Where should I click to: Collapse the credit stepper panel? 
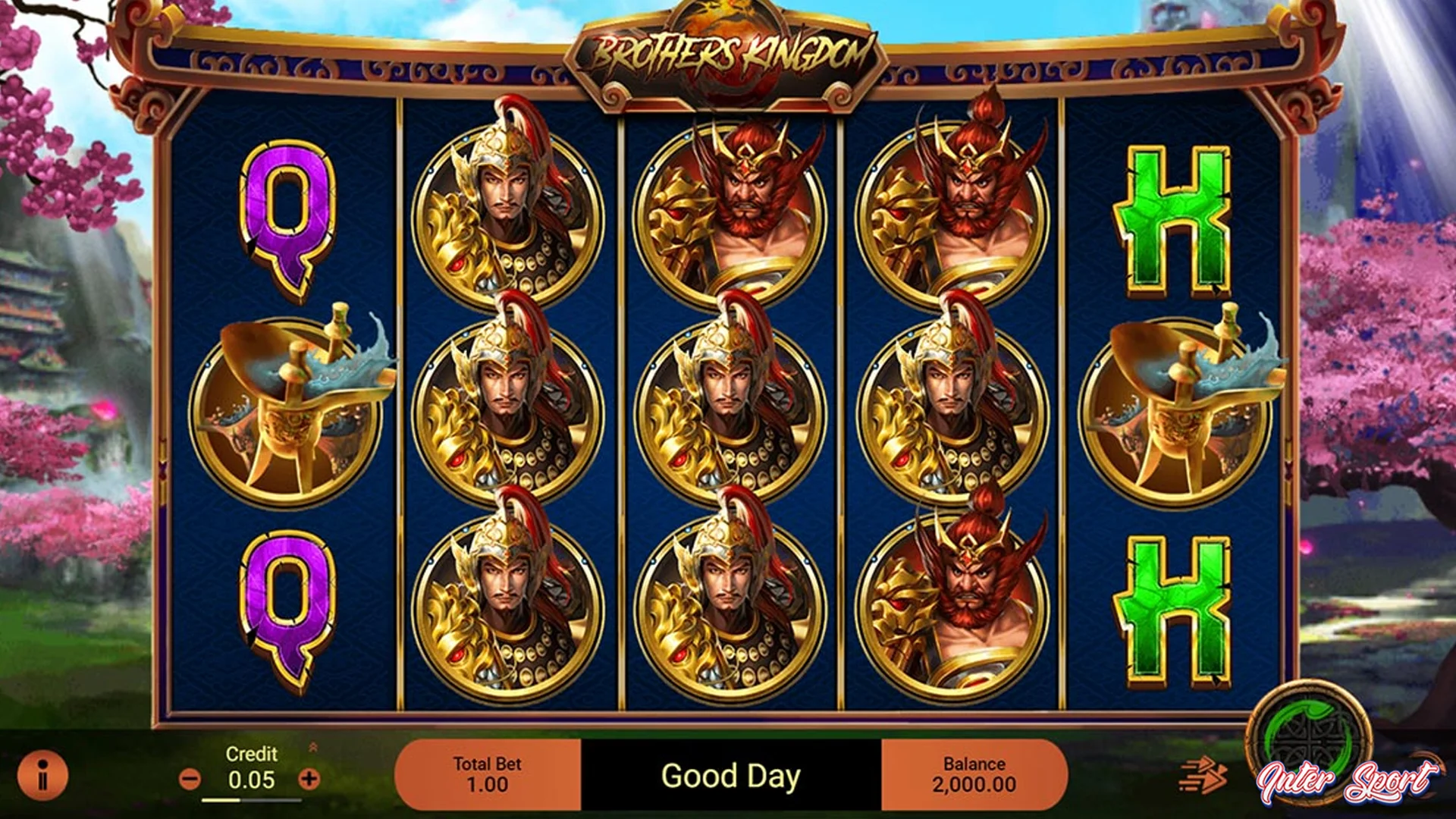pyautogui.click(x=313, y=746)
